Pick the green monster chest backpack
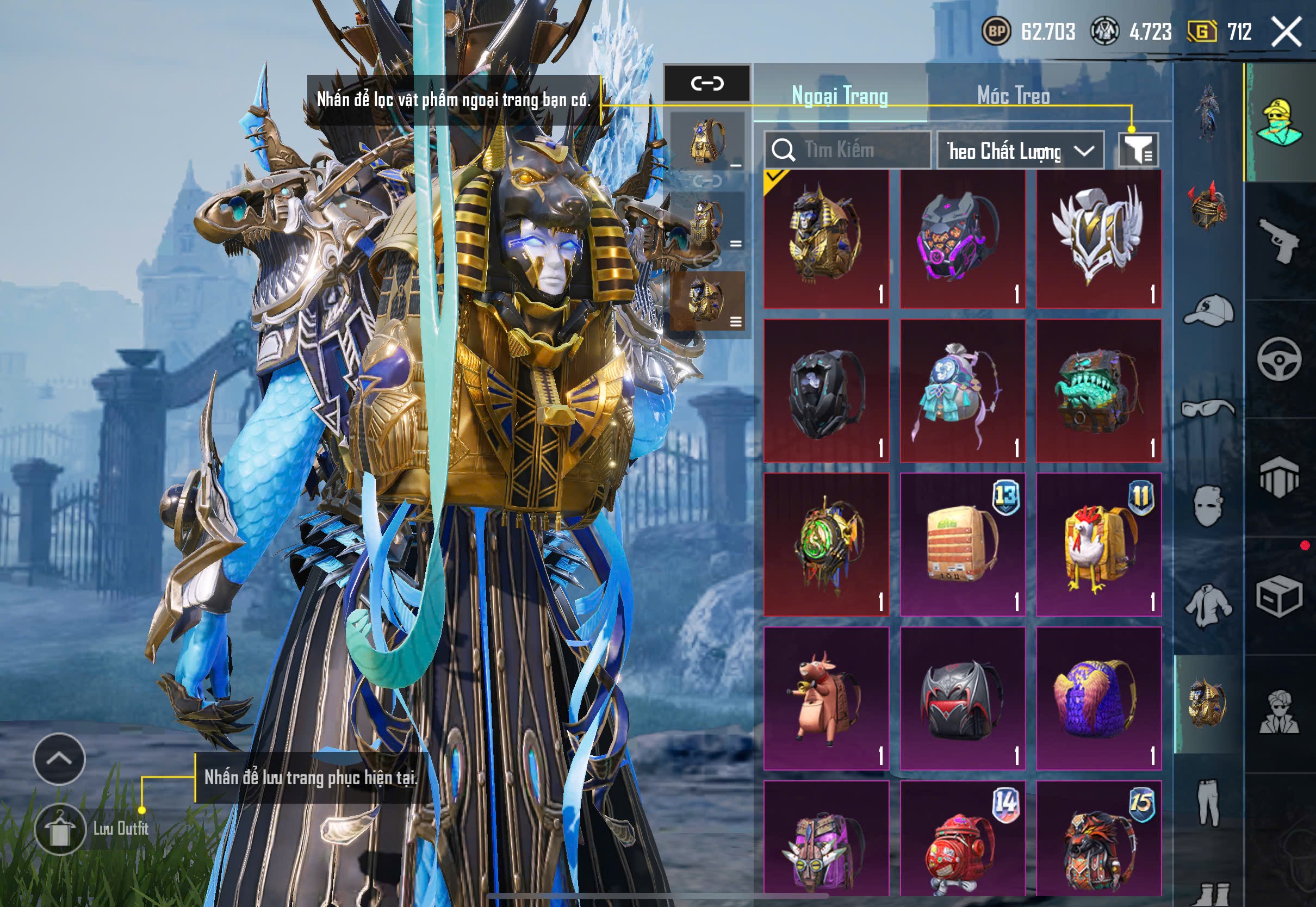Screen dimensions: 1316x907 1098,391
